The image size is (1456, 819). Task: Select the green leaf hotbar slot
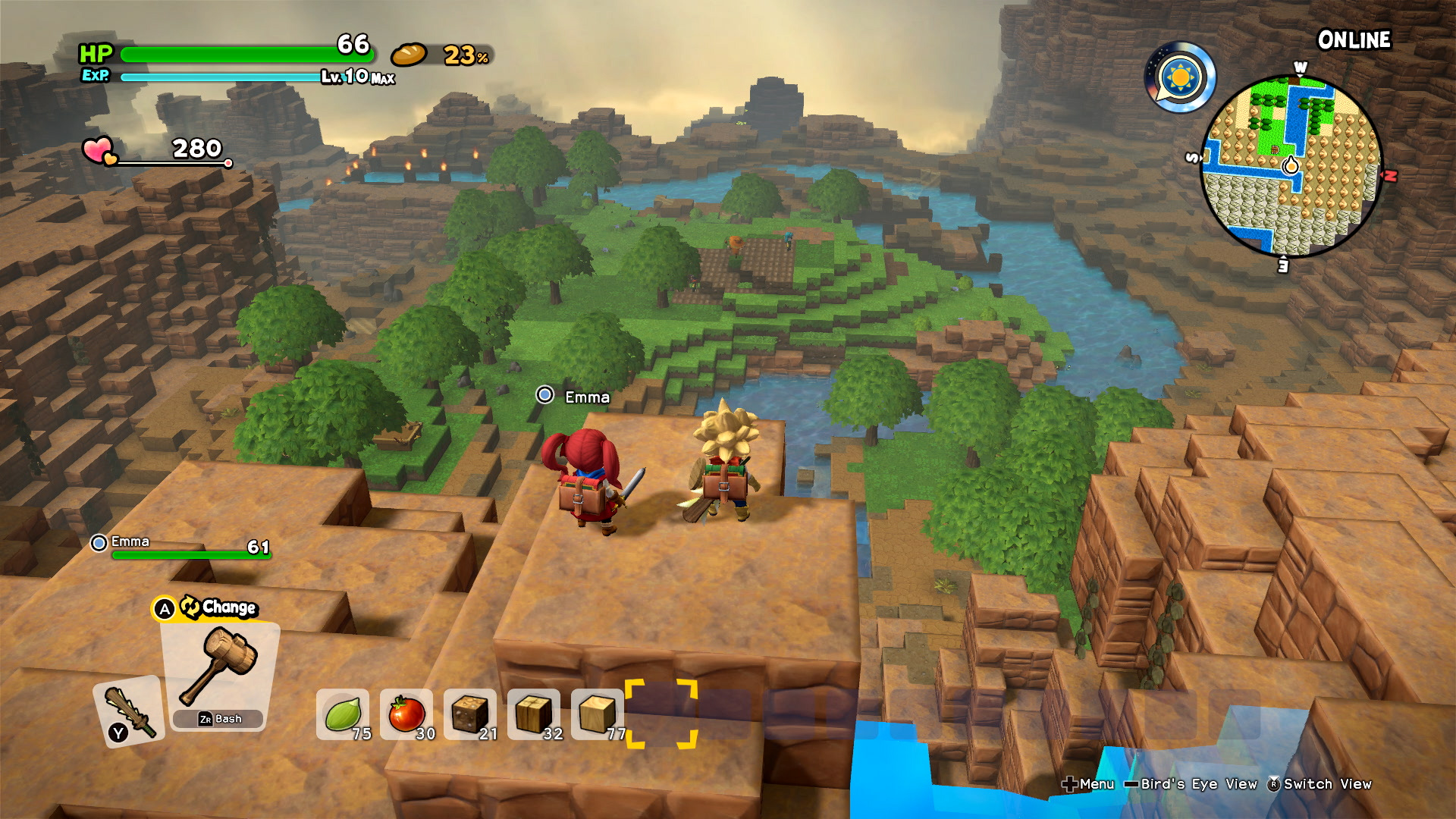343,714
